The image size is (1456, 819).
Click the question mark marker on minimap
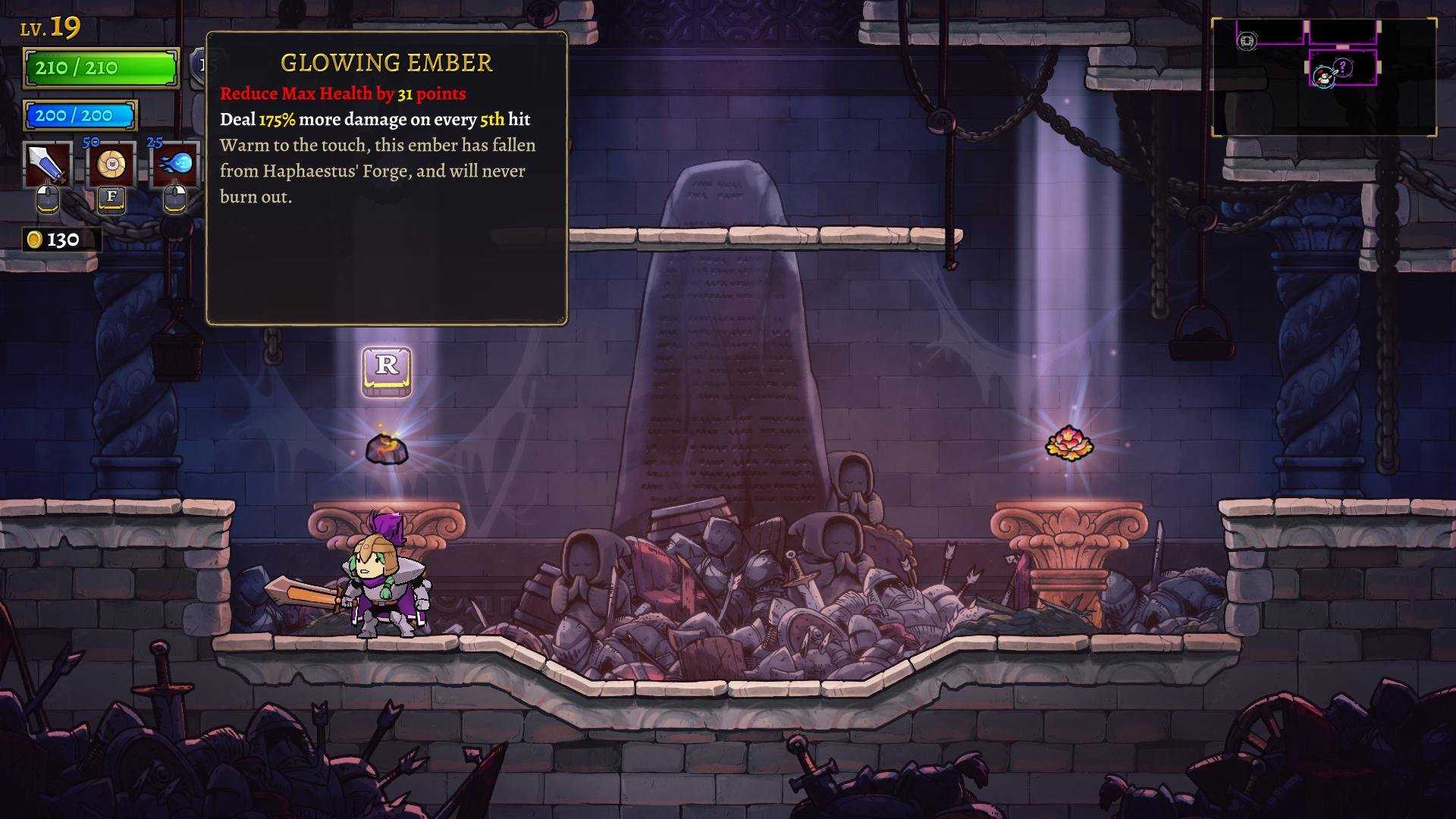[1343, 67]
